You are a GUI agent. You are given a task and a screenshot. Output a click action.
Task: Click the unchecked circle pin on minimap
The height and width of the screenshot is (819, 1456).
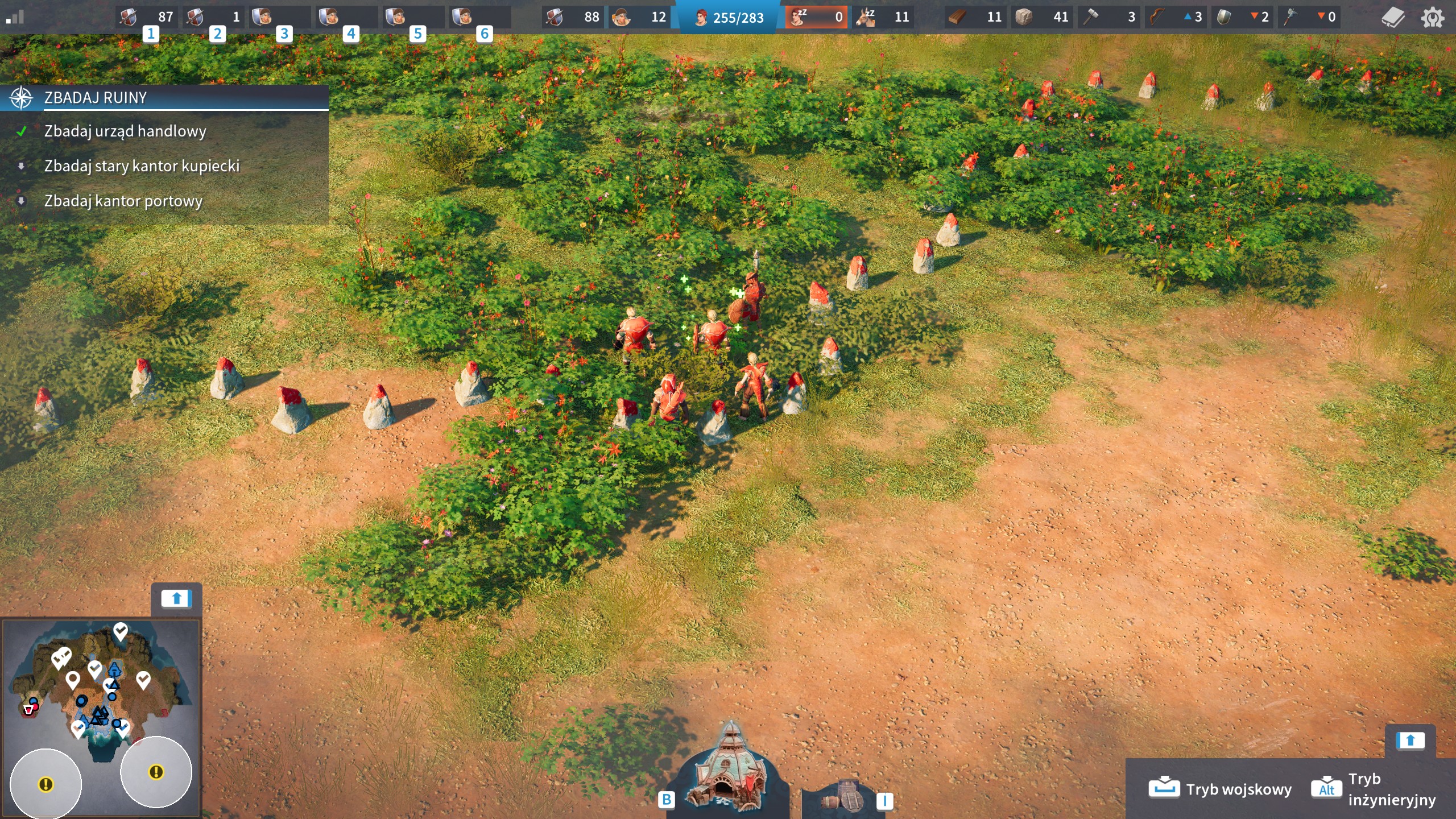coord(72,679)
